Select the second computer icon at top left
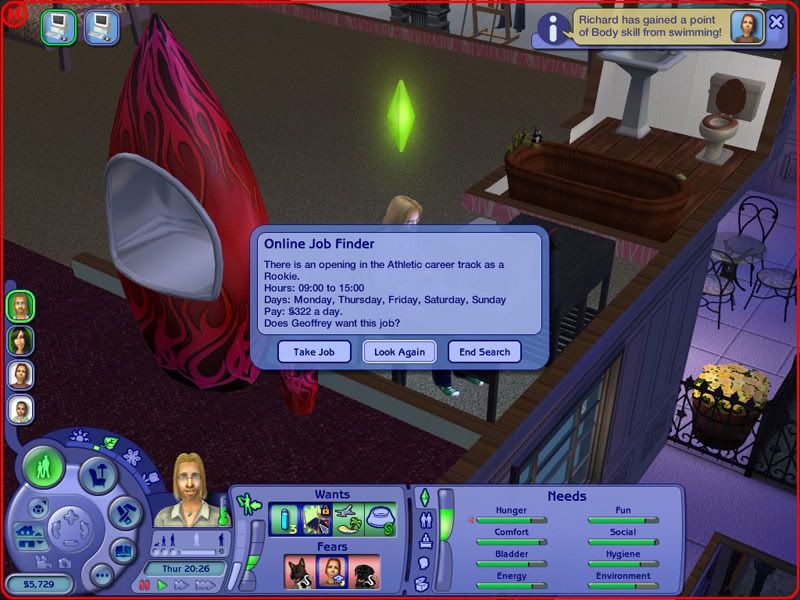This screenshot has height=600, width=800. coord(101,27)
